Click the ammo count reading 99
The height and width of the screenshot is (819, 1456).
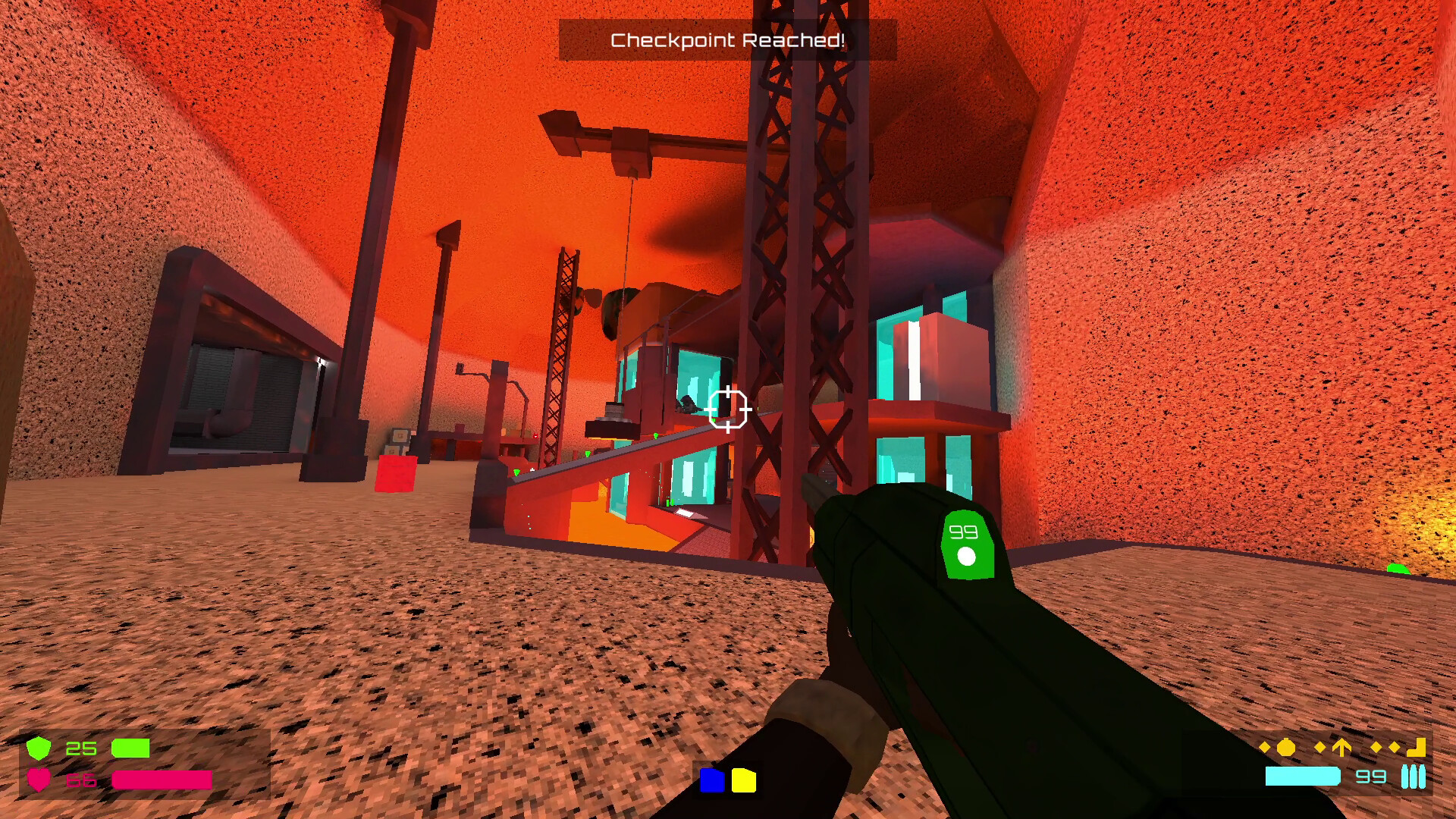pos(1371,776)
